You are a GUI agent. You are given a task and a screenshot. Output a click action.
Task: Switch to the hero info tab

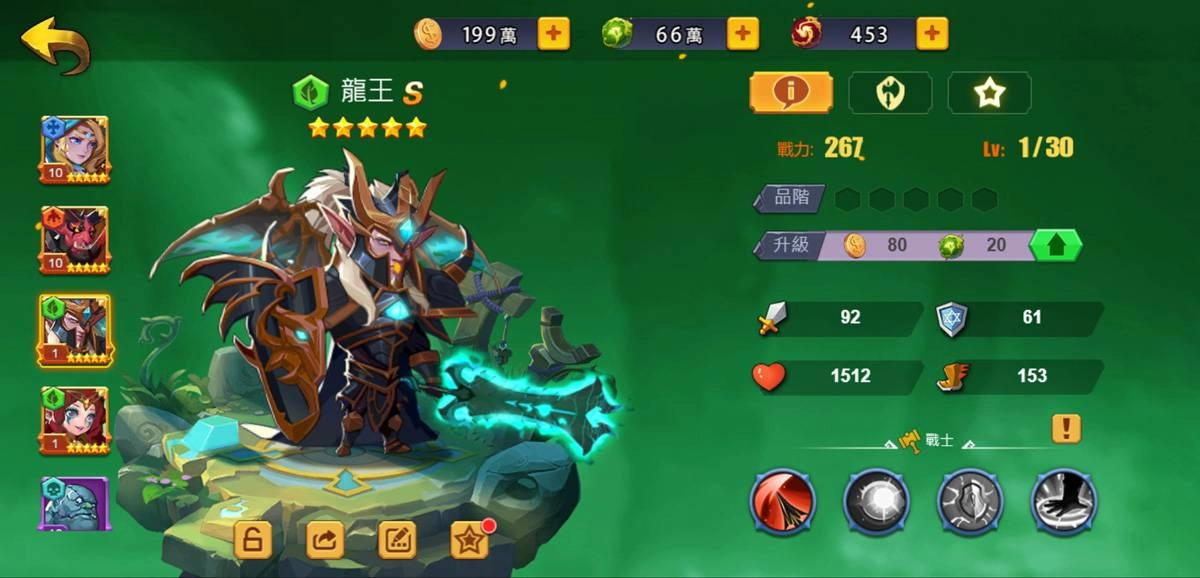click(791, 93)
